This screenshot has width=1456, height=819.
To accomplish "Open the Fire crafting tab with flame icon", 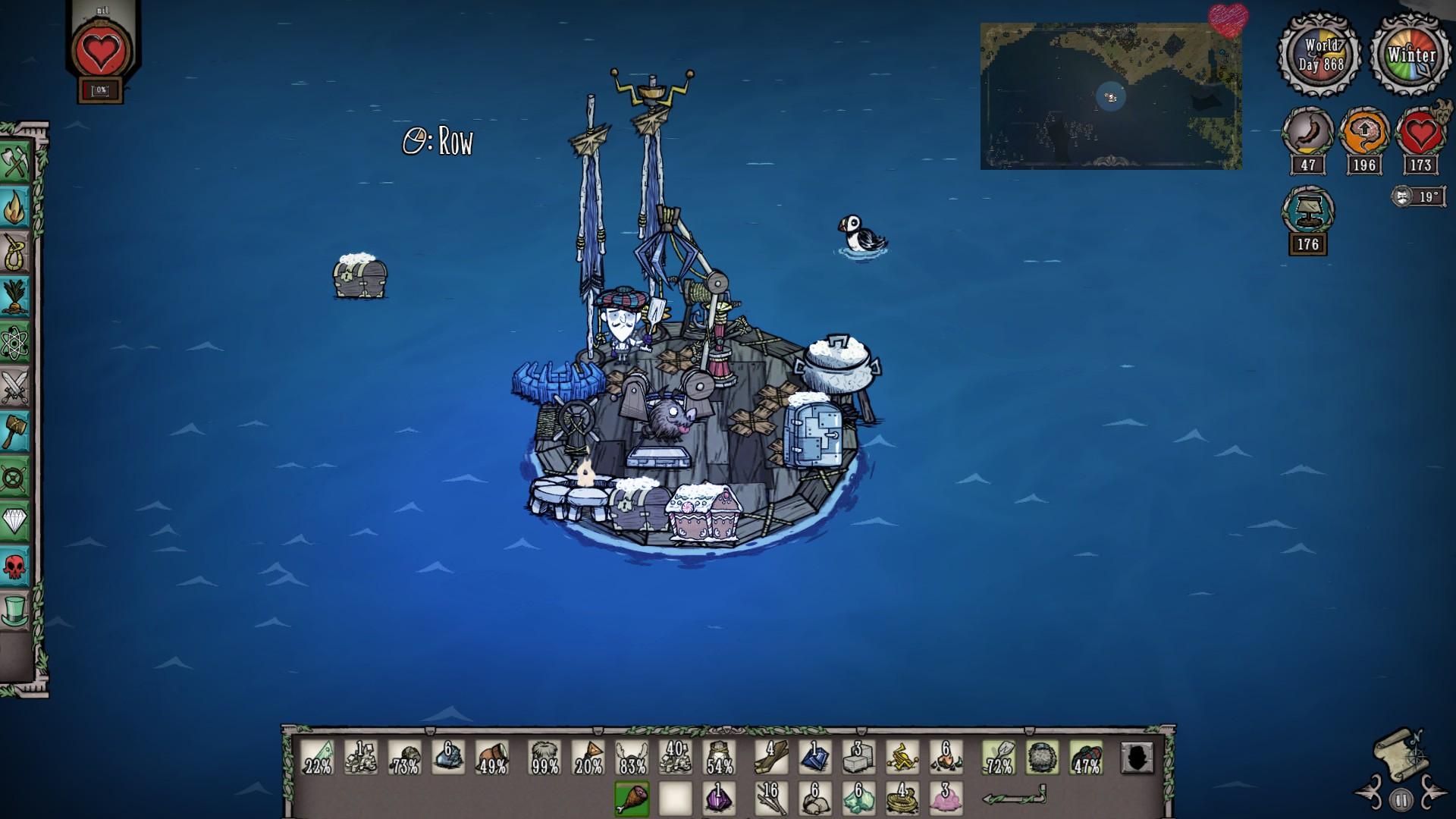I will (x=15, y=208).
